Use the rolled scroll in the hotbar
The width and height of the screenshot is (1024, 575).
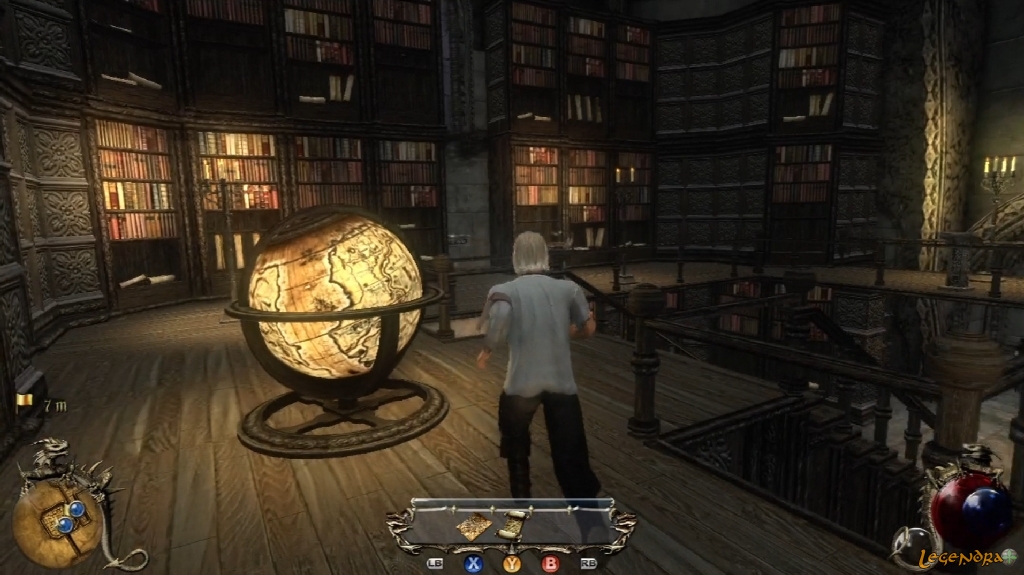[512, 525]
